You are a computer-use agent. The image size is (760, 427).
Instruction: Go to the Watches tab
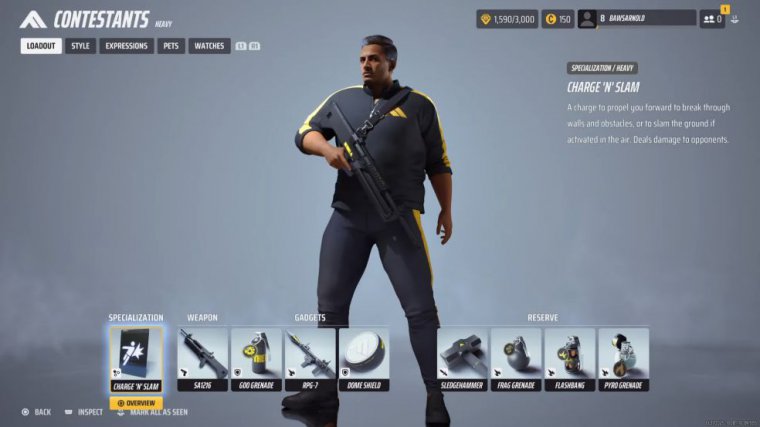(209, 46)
